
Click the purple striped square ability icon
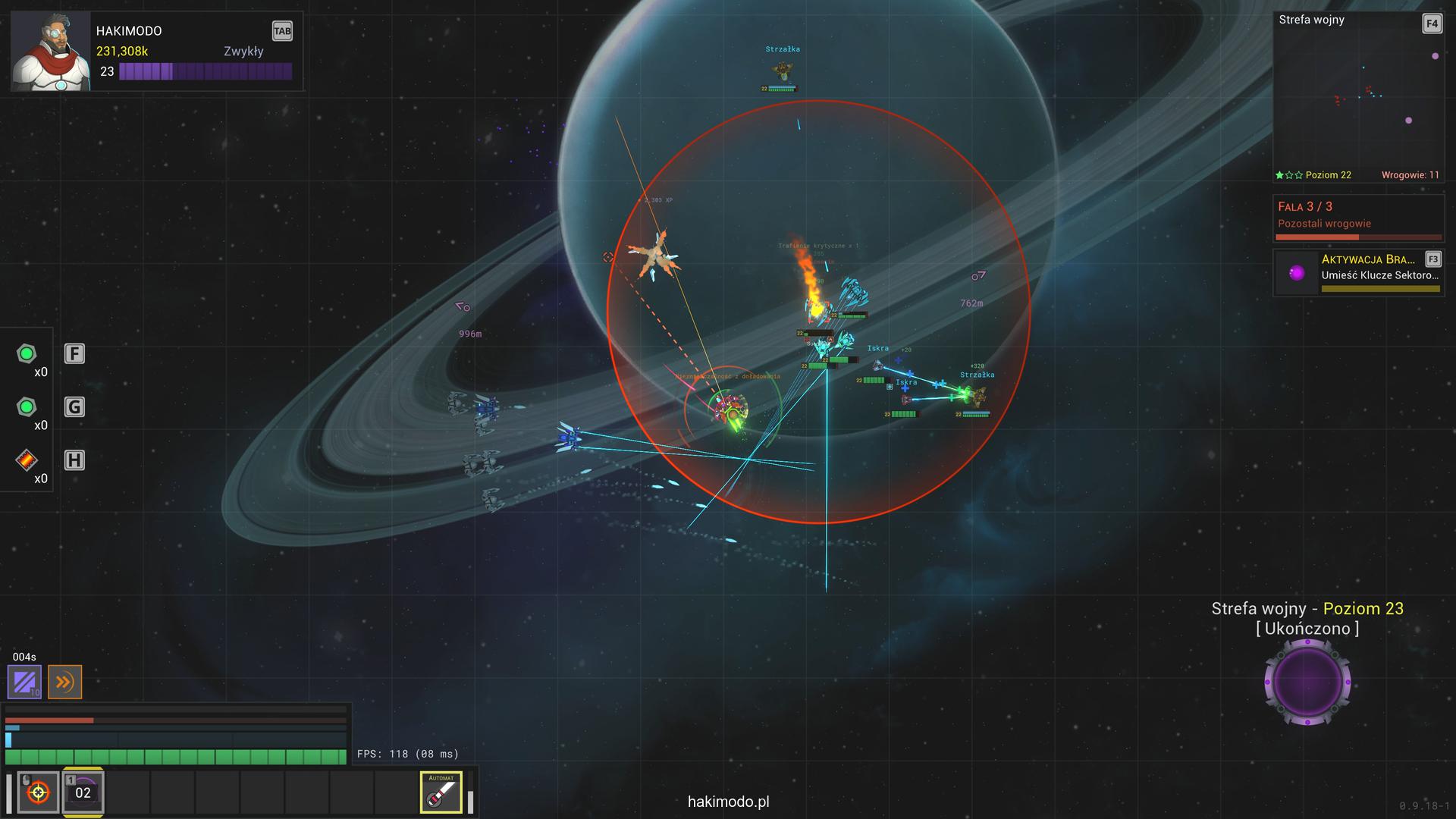(24, 682)
